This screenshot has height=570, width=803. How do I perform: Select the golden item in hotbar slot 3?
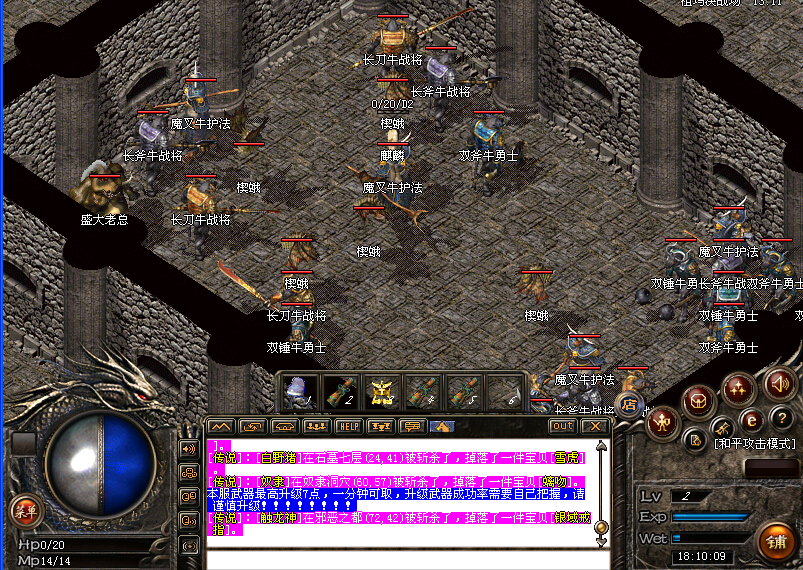point(381,391)
